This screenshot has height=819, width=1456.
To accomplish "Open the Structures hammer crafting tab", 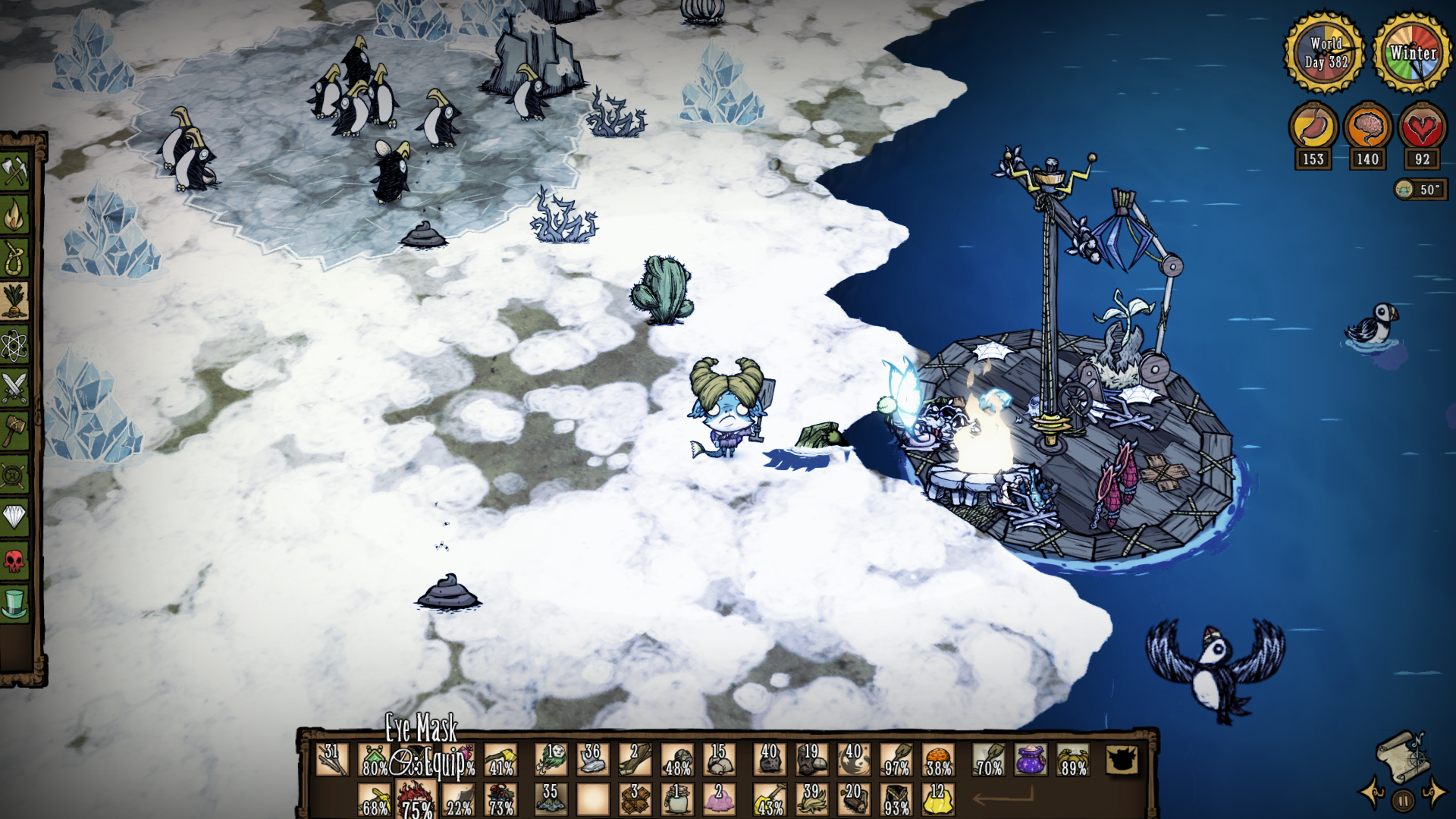I will coord(14,431).
